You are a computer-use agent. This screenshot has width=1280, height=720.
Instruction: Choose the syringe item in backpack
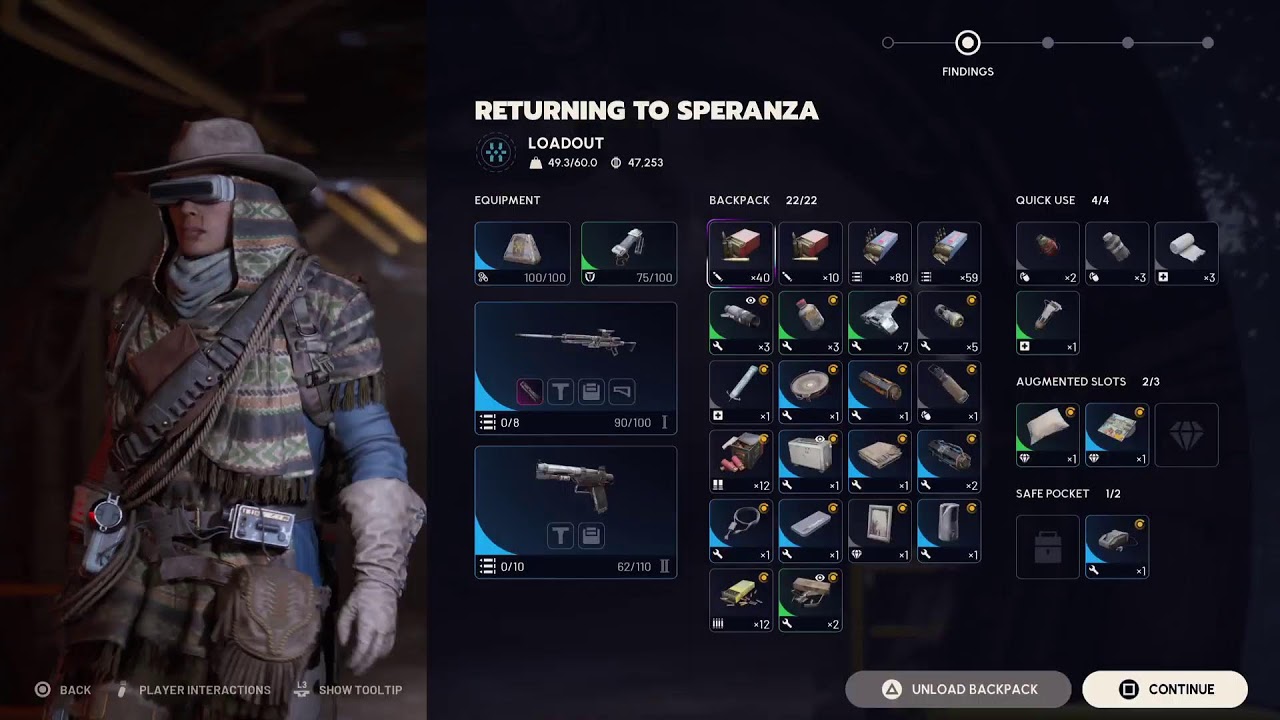[741, 392]
